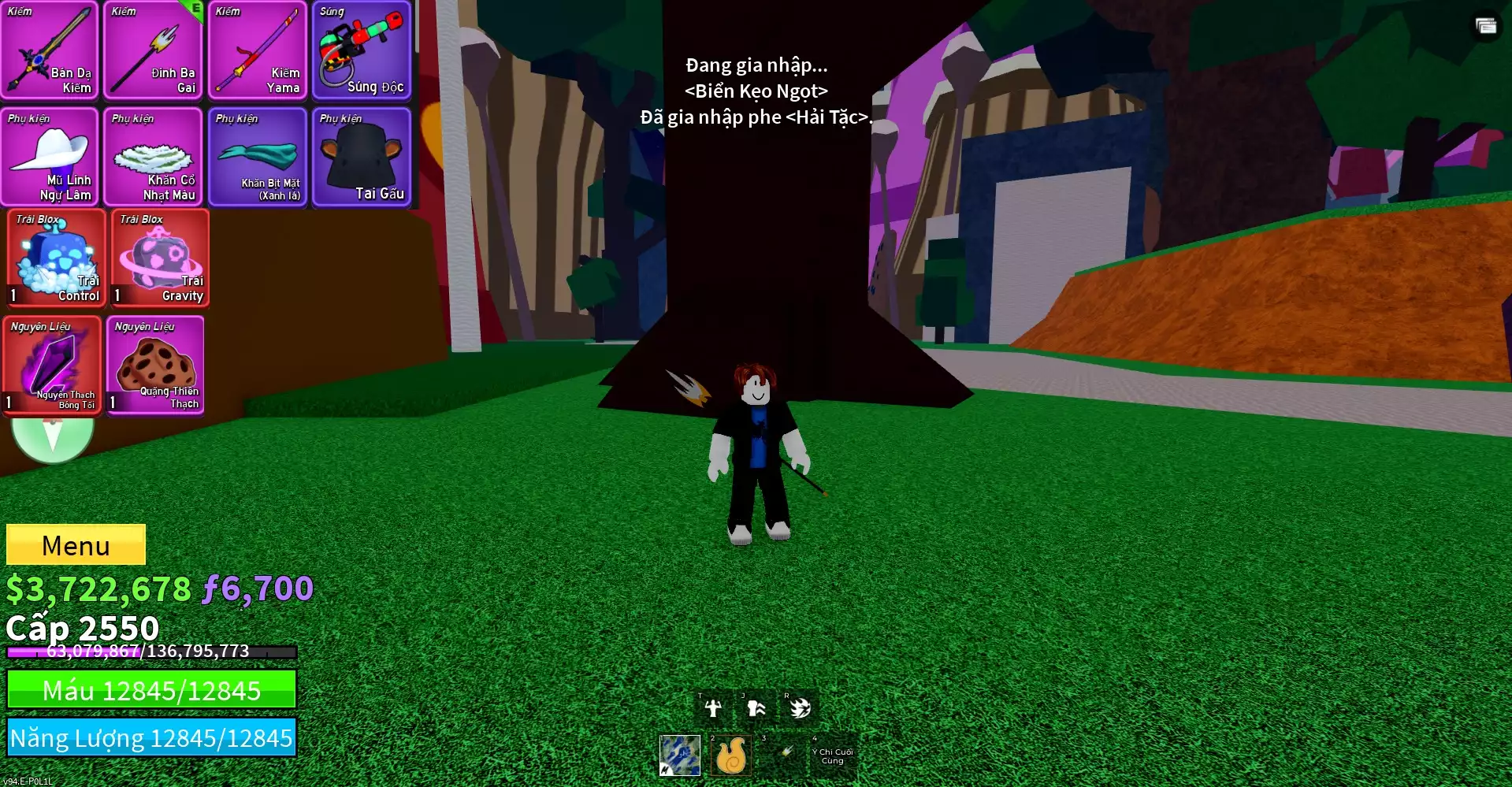Select the Trái Control fruit

56,258
